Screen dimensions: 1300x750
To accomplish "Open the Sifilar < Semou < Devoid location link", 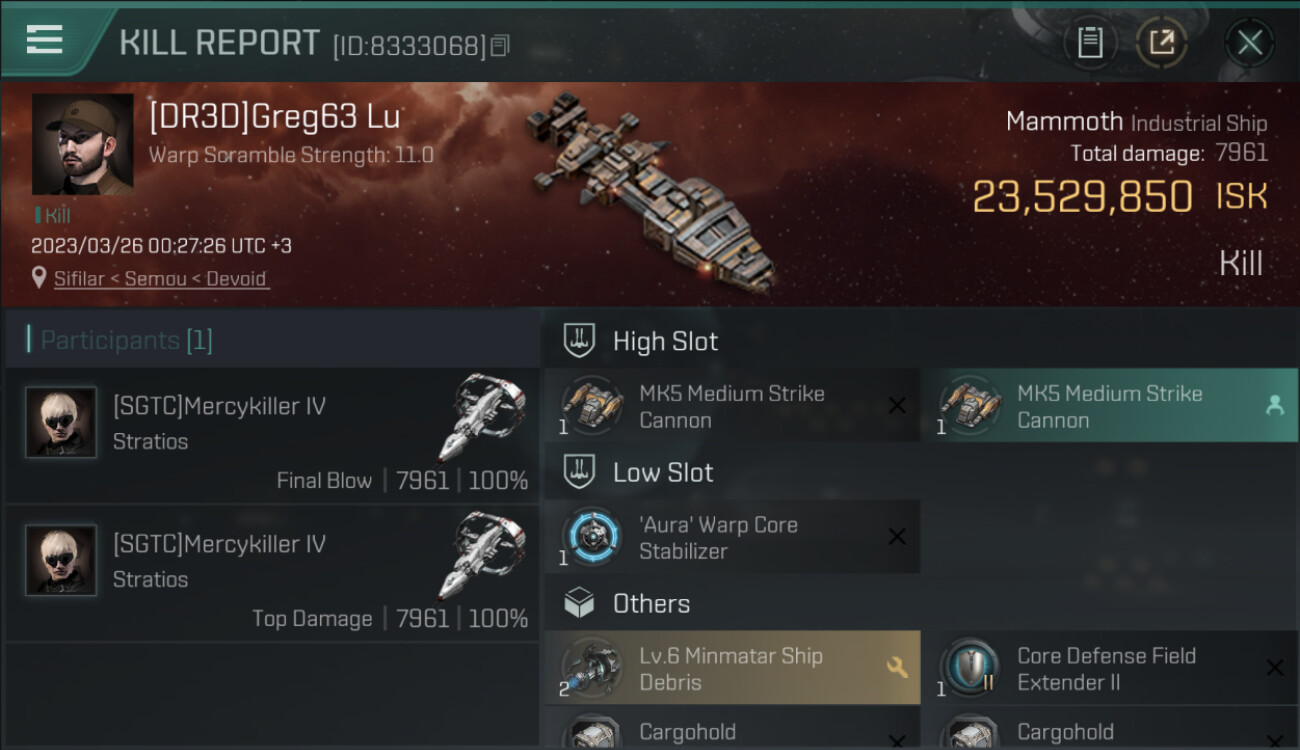I will pyautogui.click(x=160, y=278).
